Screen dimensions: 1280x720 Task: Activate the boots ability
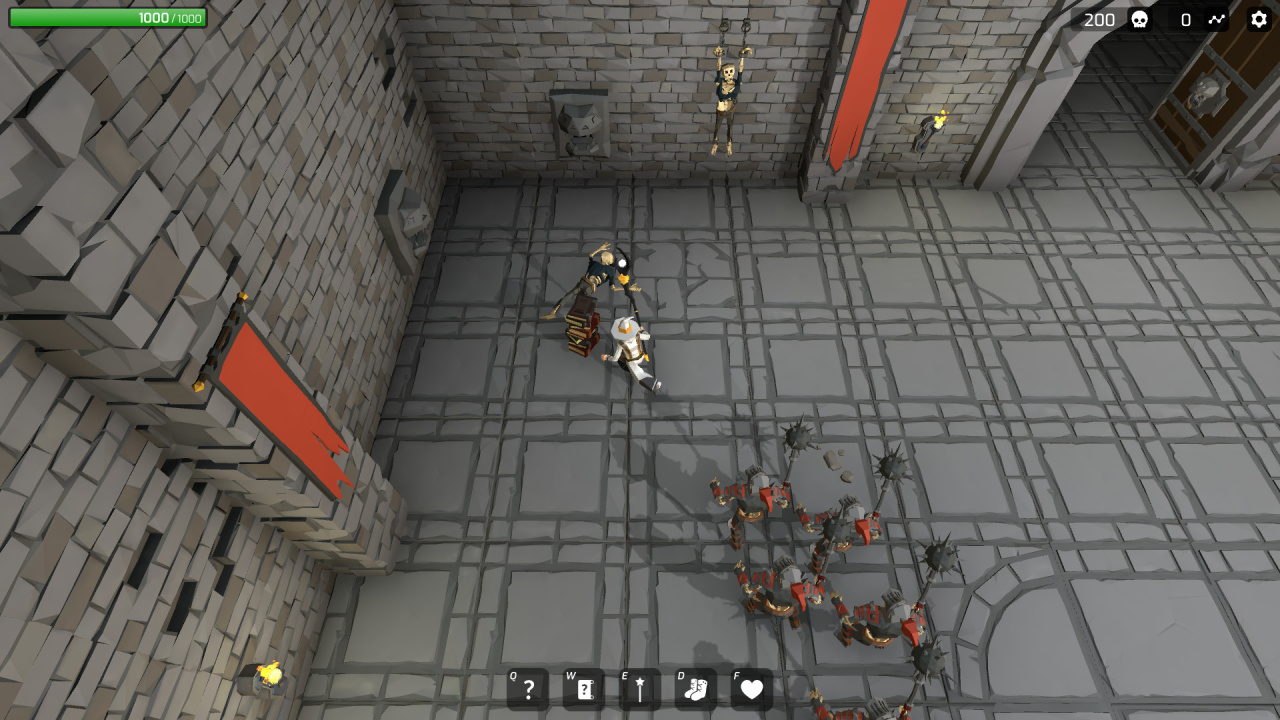coord(696,689)
